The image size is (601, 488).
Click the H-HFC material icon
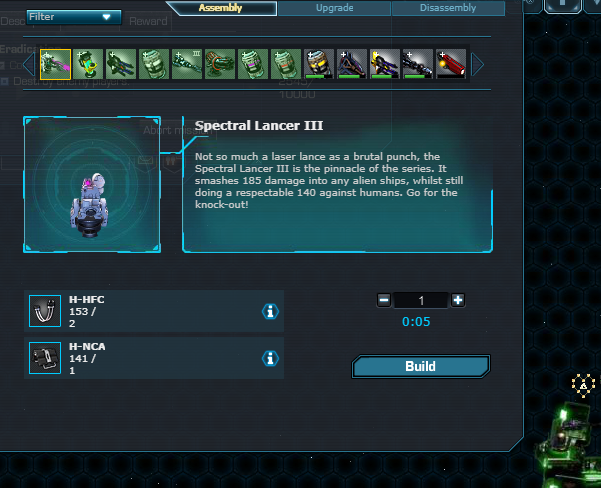pyautogui.click(x=43, y=311)
